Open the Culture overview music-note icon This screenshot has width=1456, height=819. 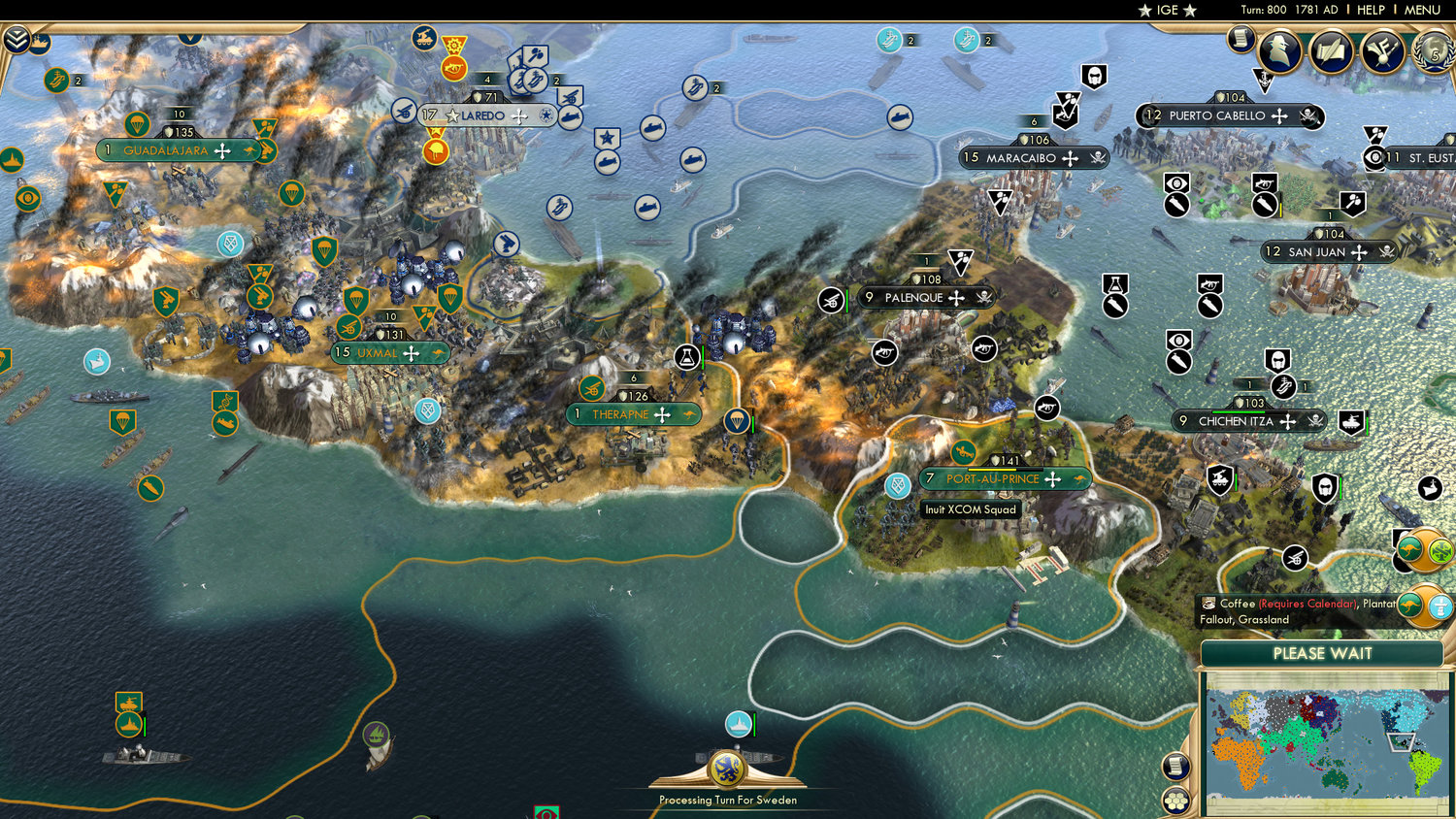(1382, 49)
